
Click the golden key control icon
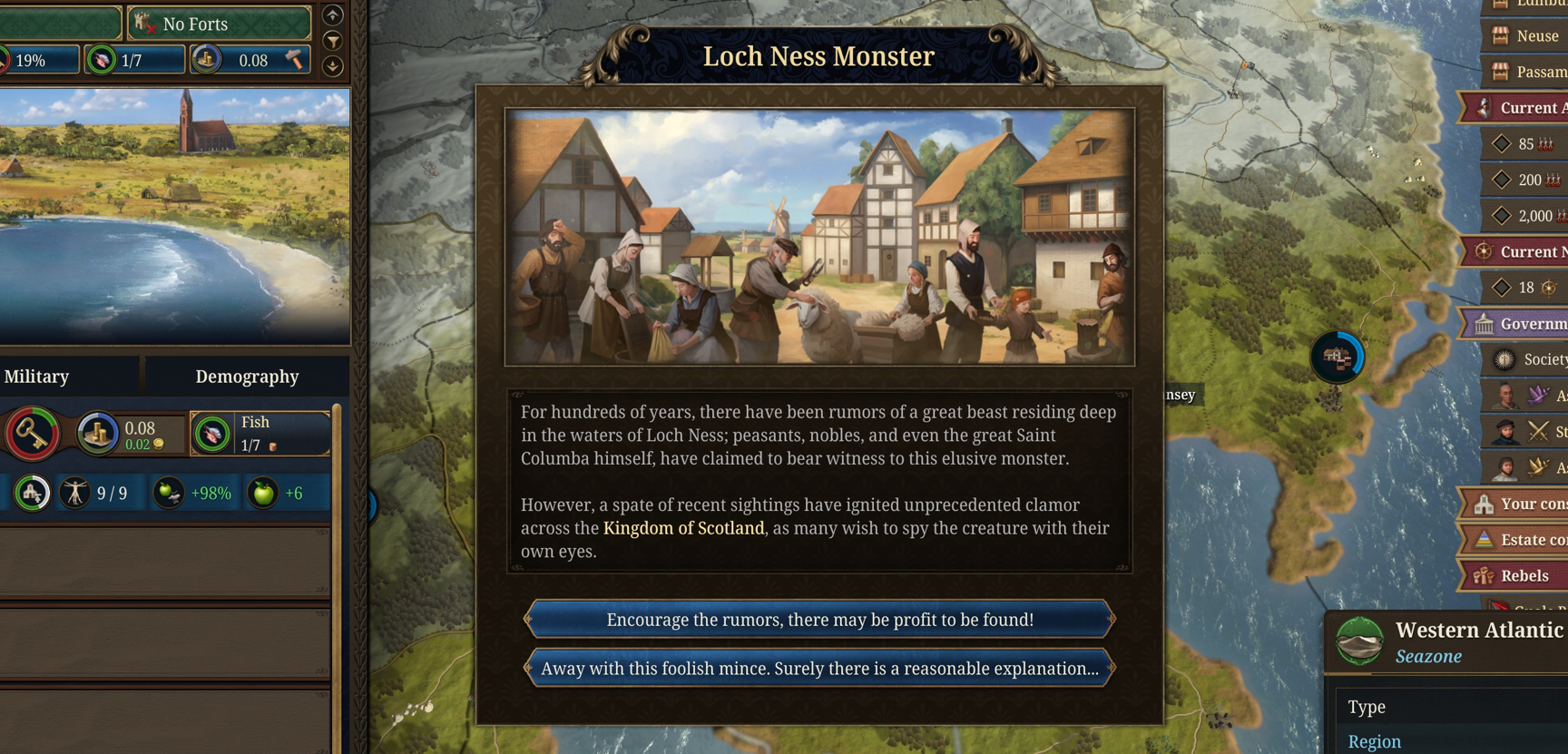click(x=29, y=433)
